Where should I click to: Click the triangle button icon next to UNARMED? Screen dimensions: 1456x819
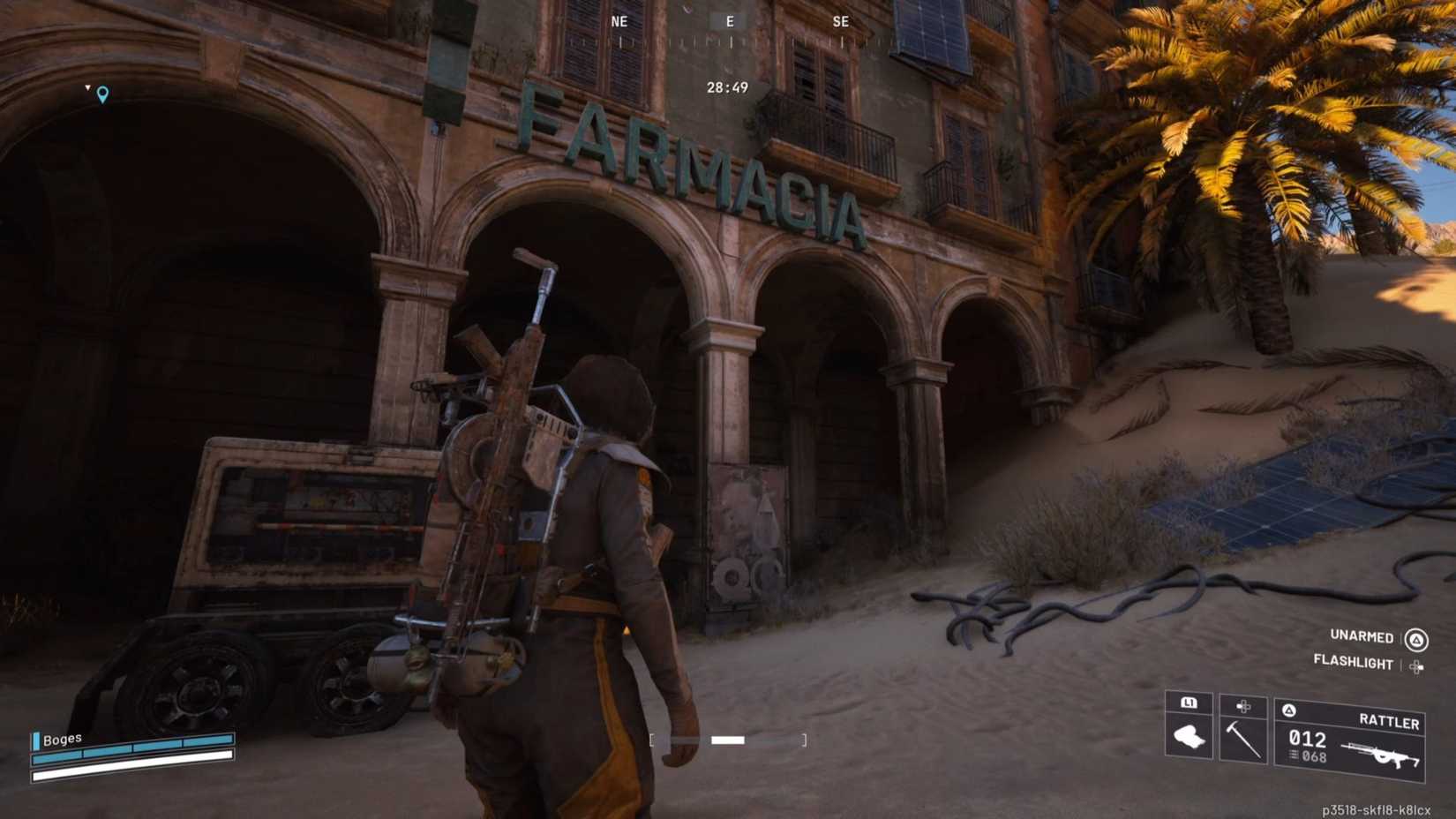coord(1415,636)
